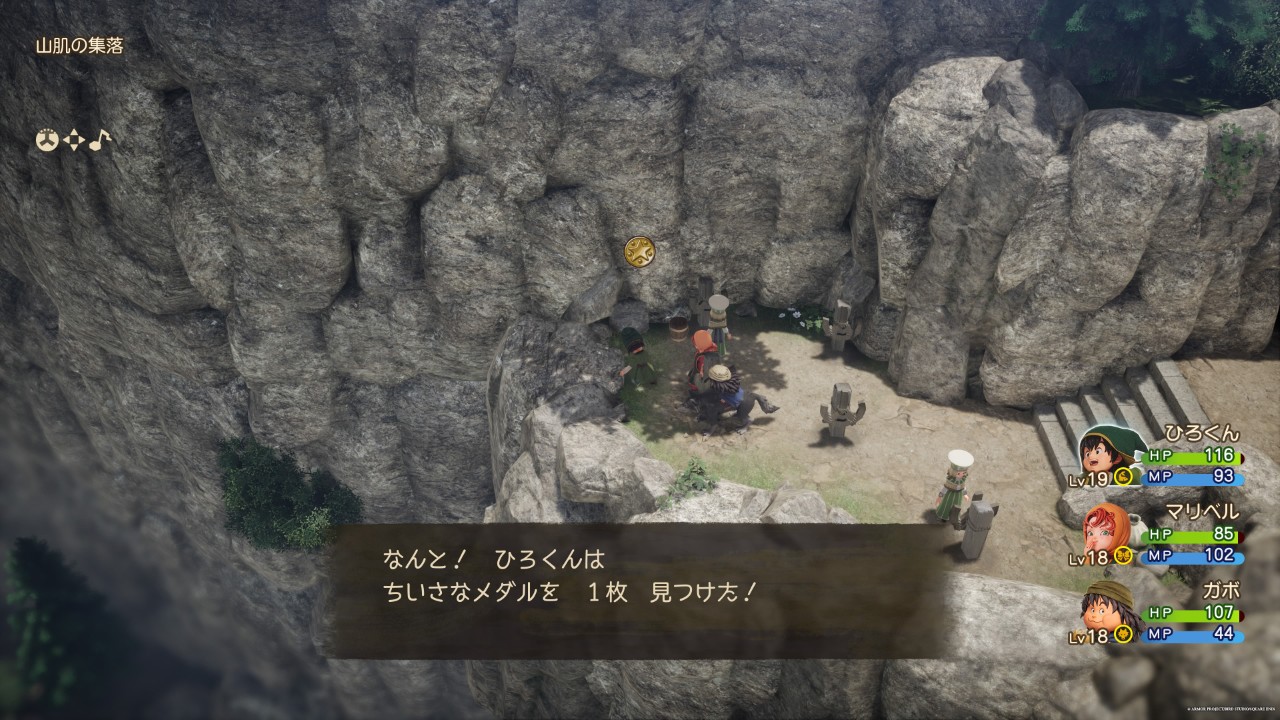
Task: Click the gold small medal icon
Action: click(x=639, y=251)
